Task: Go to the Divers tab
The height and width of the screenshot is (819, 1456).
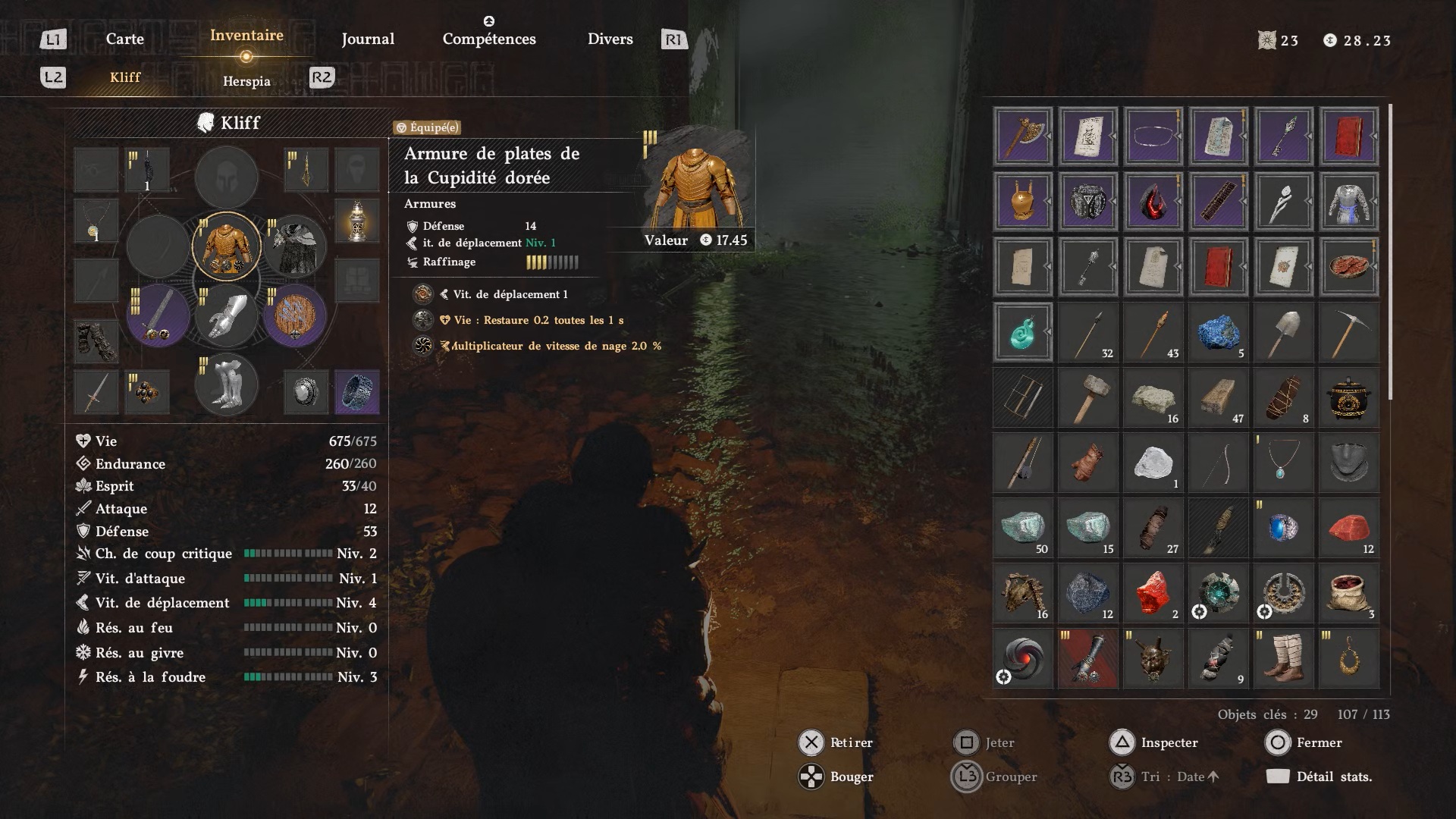Action: [x=610, y=39]
